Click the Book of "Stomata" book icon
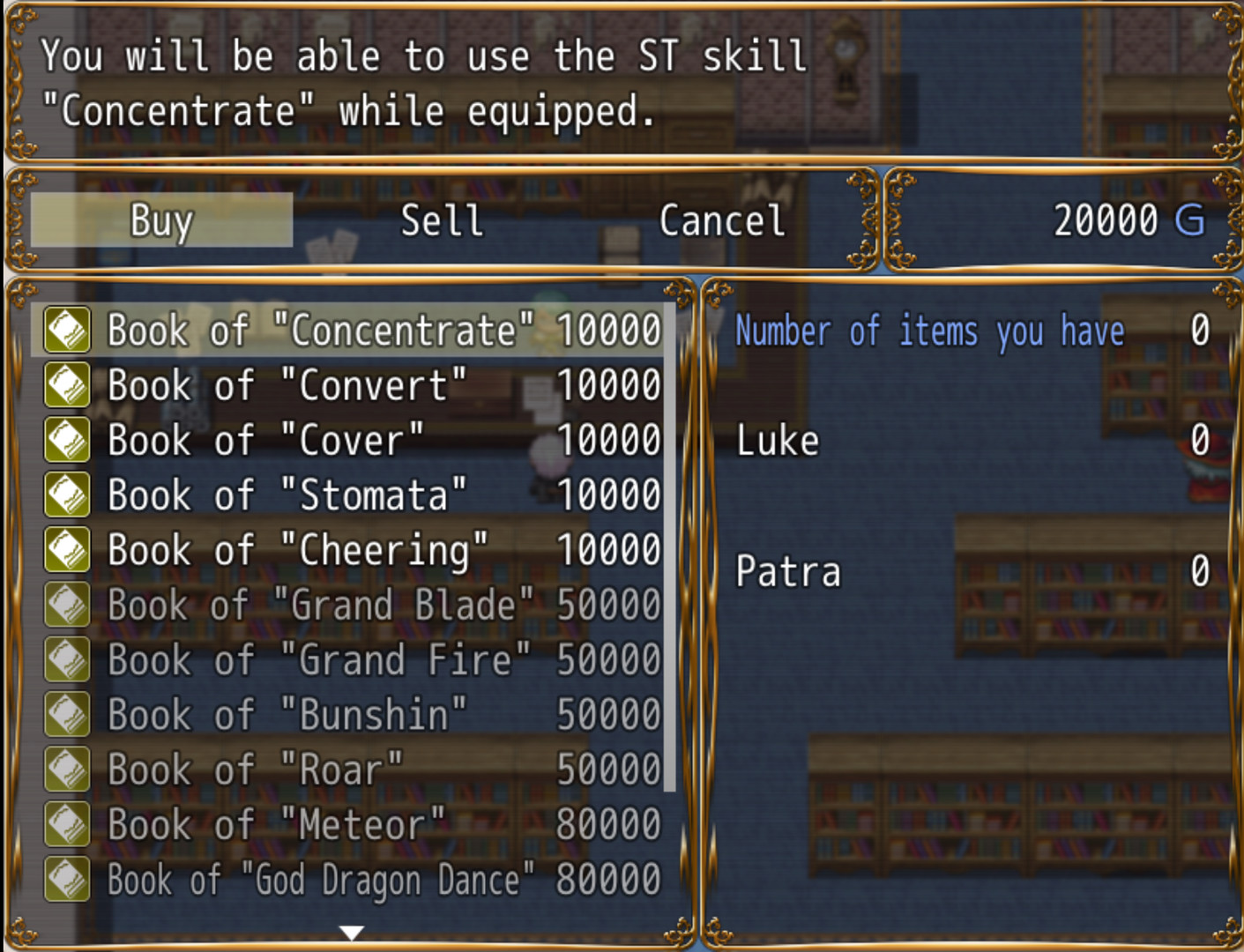Screen dimensions: 1244x952 [66, 495]
